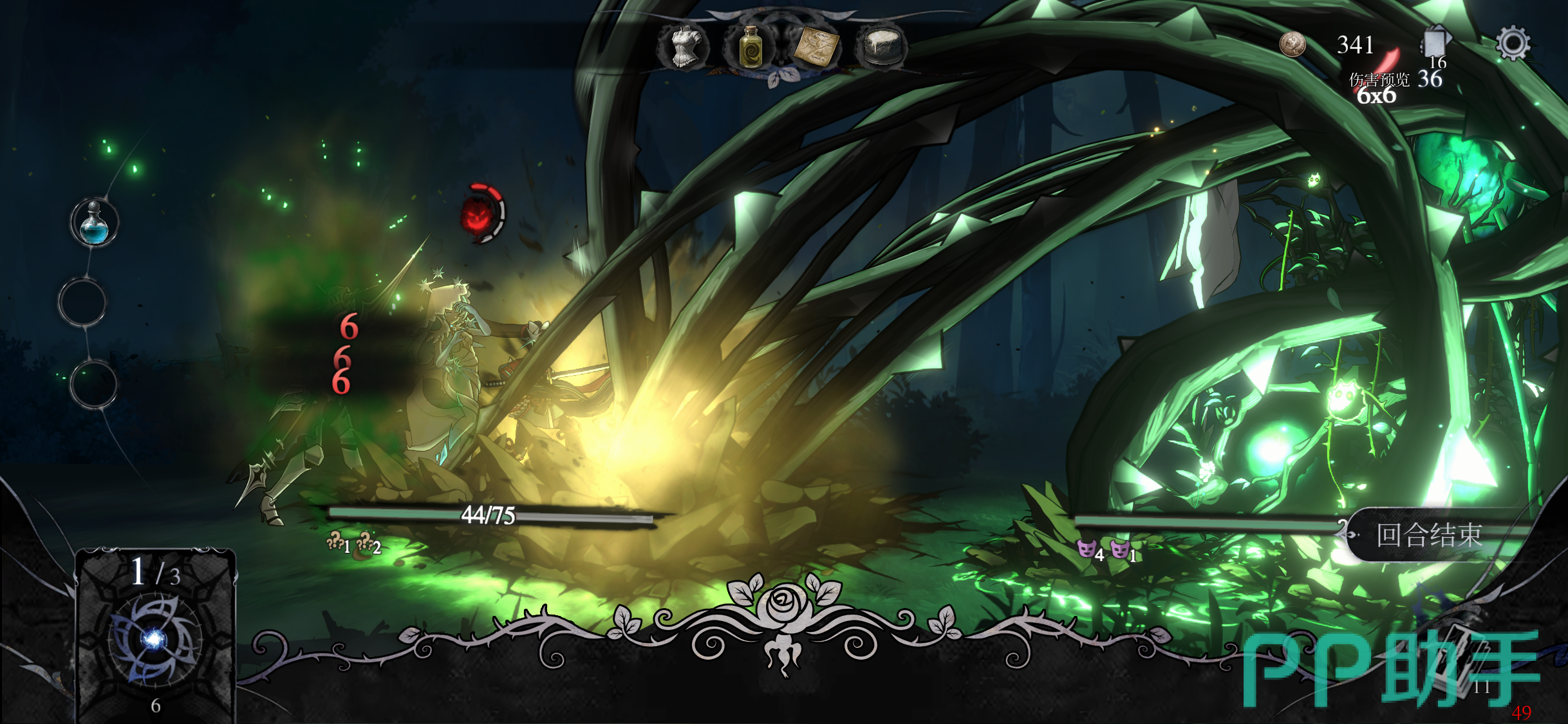Screen dimensions: 1568x724
Task: Click the bronze coin currency icon
Action: click(1292, 44)
